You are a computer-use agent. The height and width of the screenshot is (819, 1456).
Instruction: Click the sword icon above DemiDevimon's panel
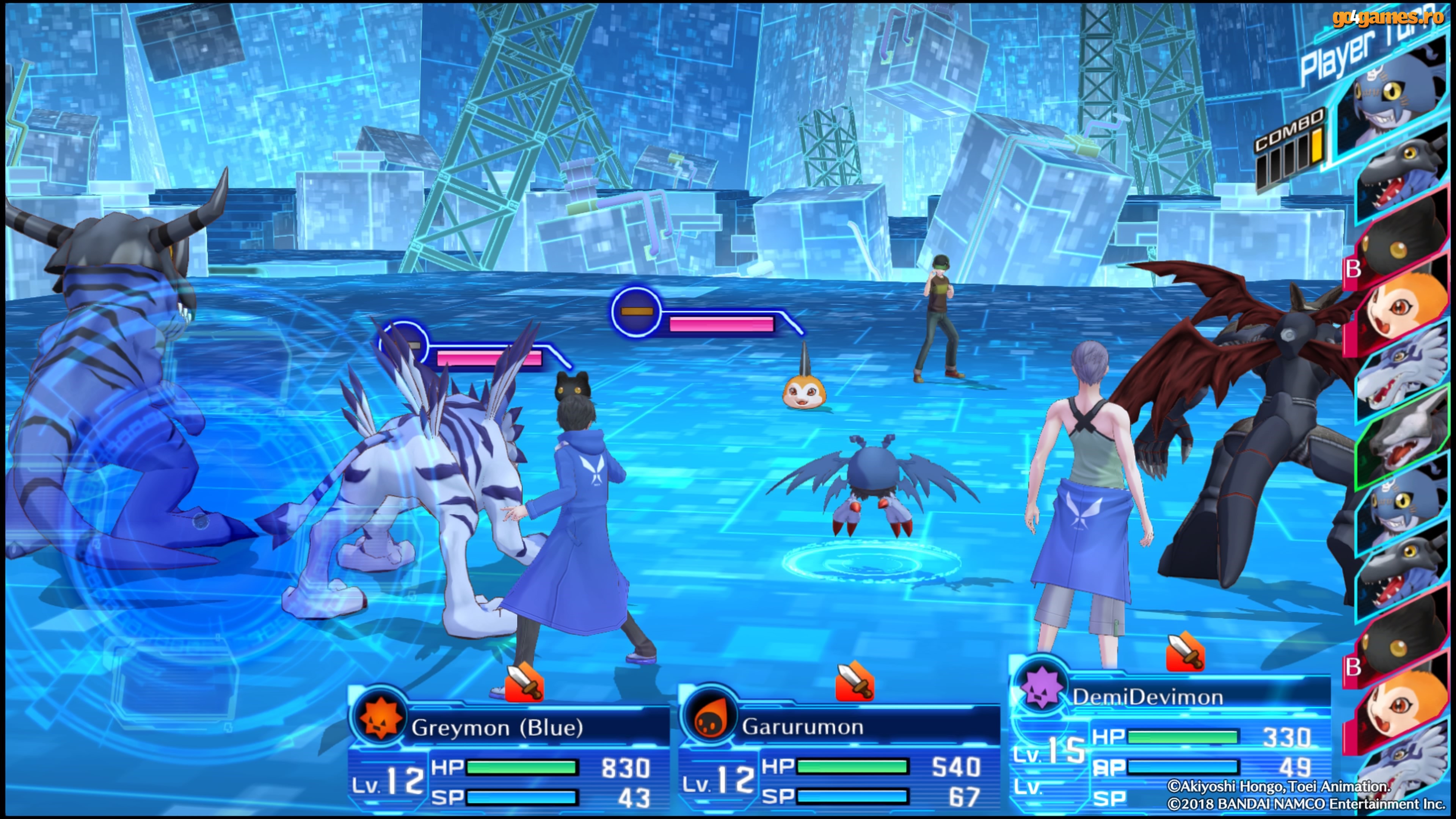point(1185,652)
